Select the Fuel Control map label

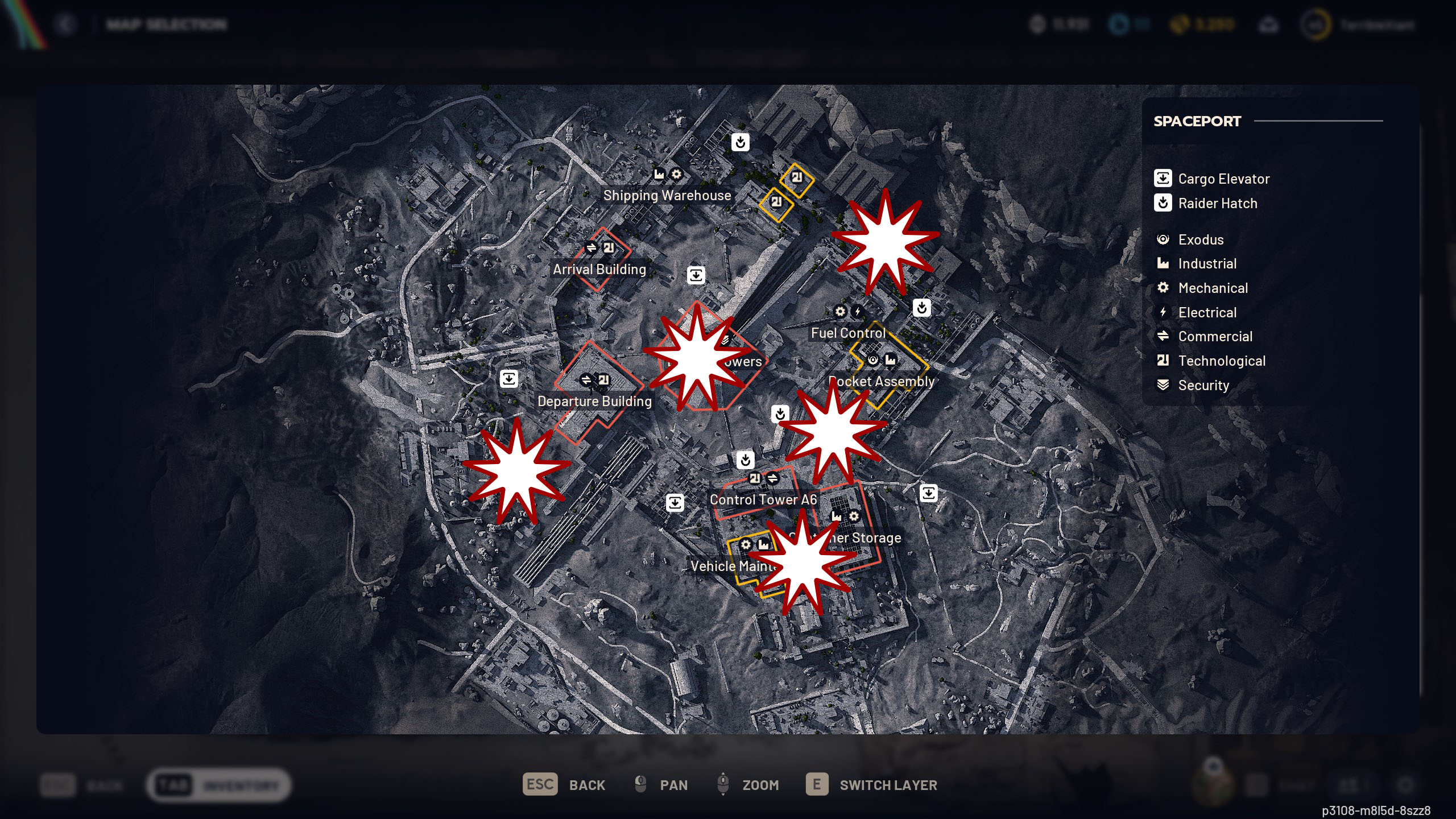pos(848,333)
